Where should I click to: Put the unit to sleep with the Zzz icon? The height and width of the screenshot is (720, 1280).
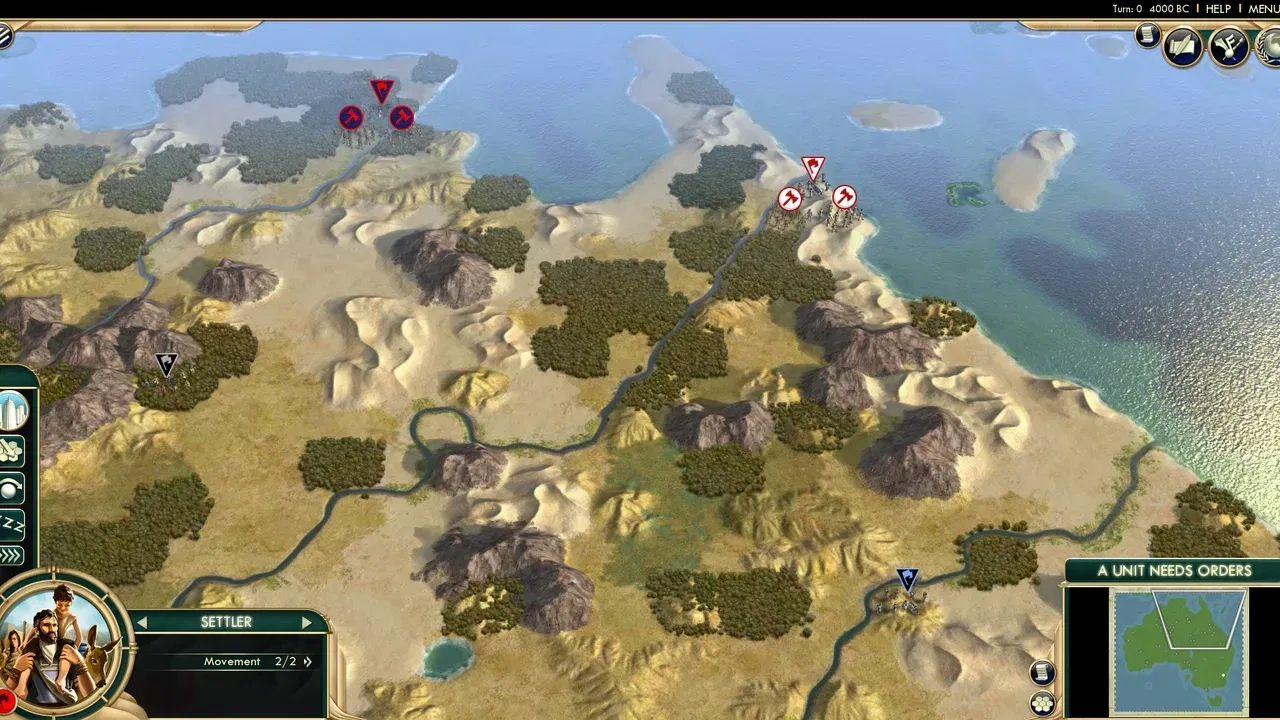pos(12,523)
